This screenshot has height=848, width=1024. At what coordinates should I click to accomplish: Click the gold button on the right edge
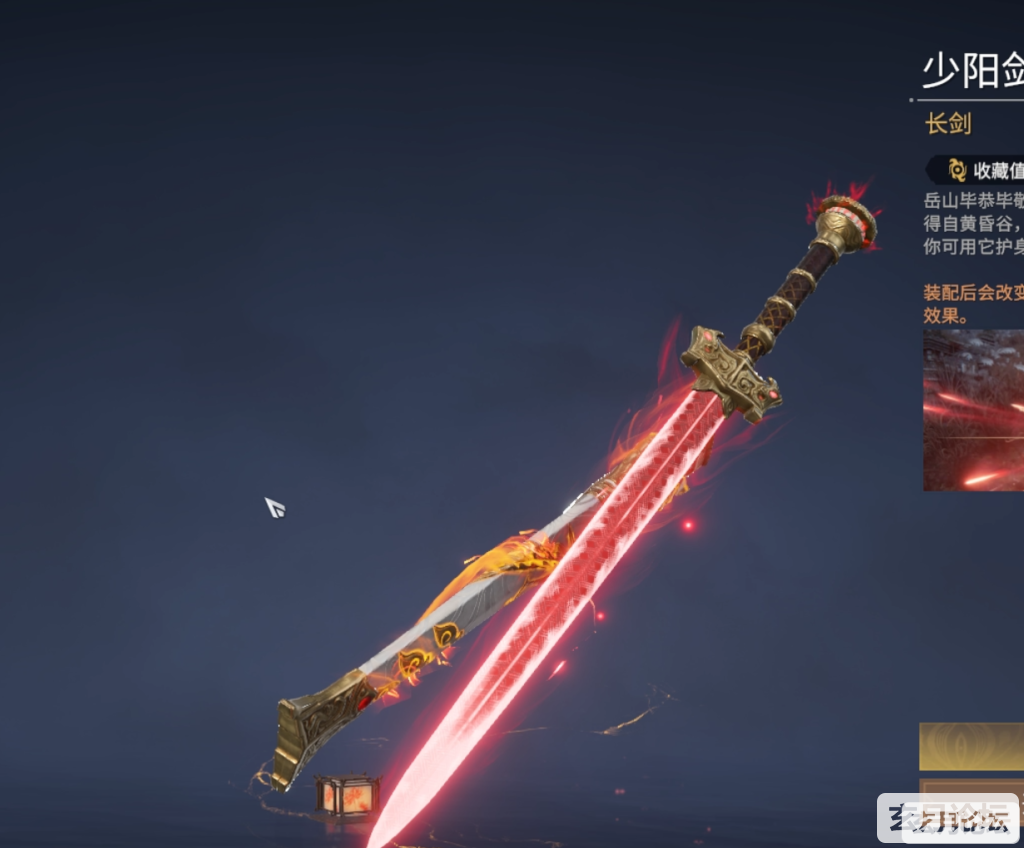point(972,747)
